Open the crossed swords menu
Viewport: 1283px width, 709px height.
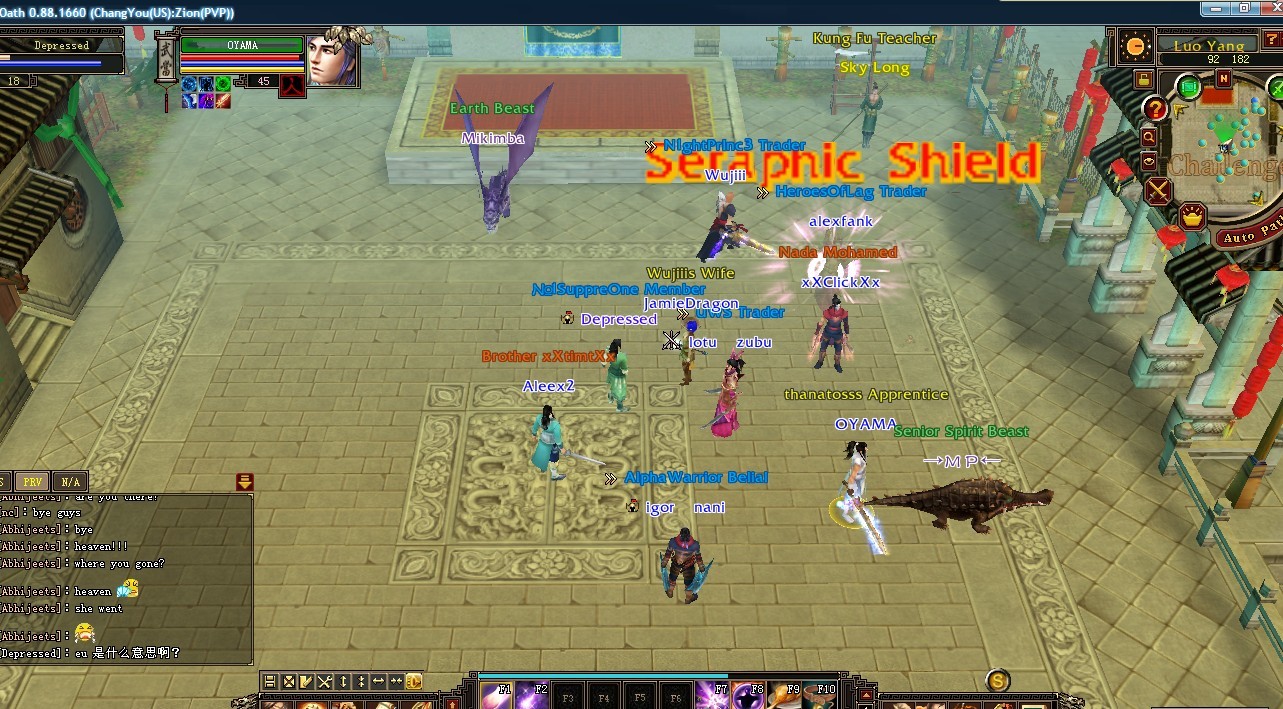point(1159,191)
